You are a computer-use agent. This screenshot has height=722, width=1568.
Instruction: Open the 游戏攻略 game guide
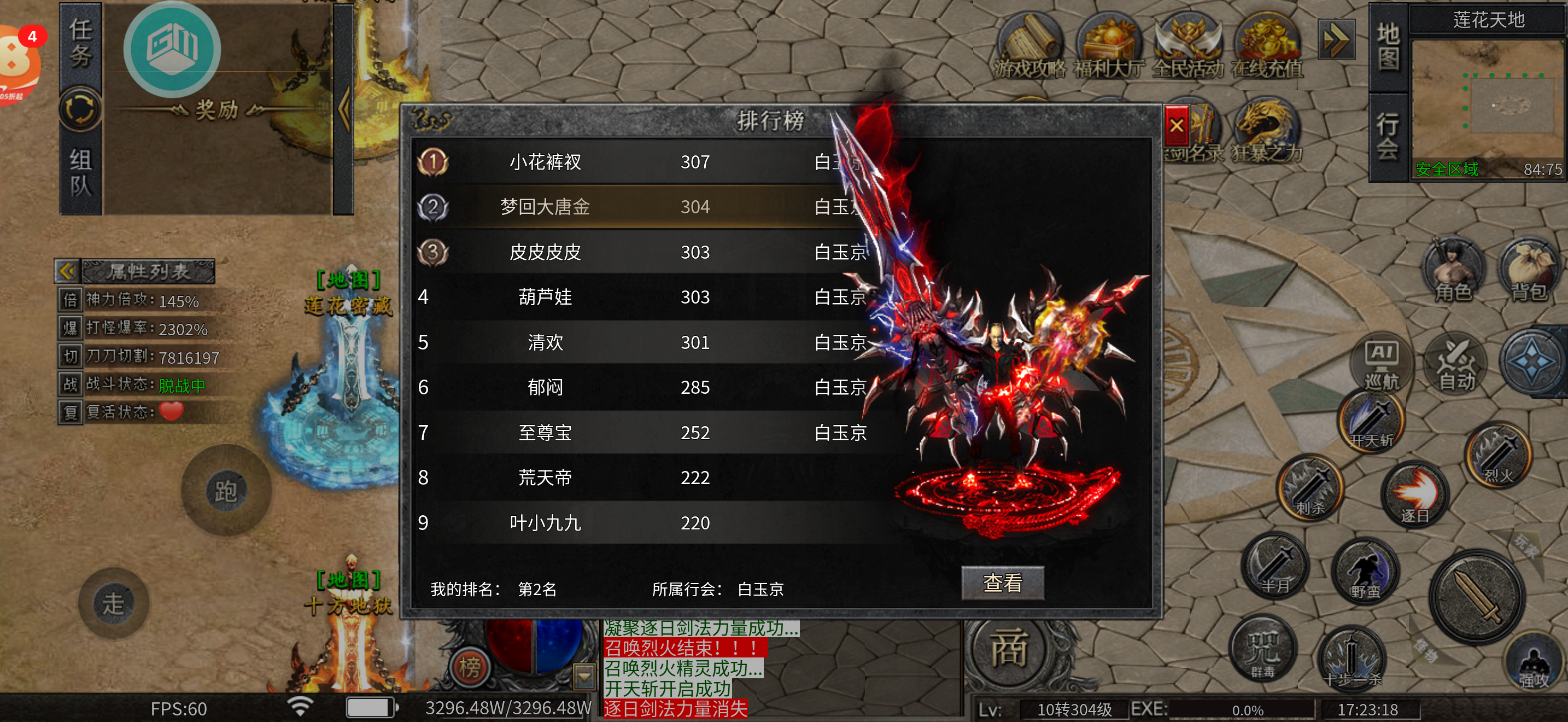(1030, 48)
